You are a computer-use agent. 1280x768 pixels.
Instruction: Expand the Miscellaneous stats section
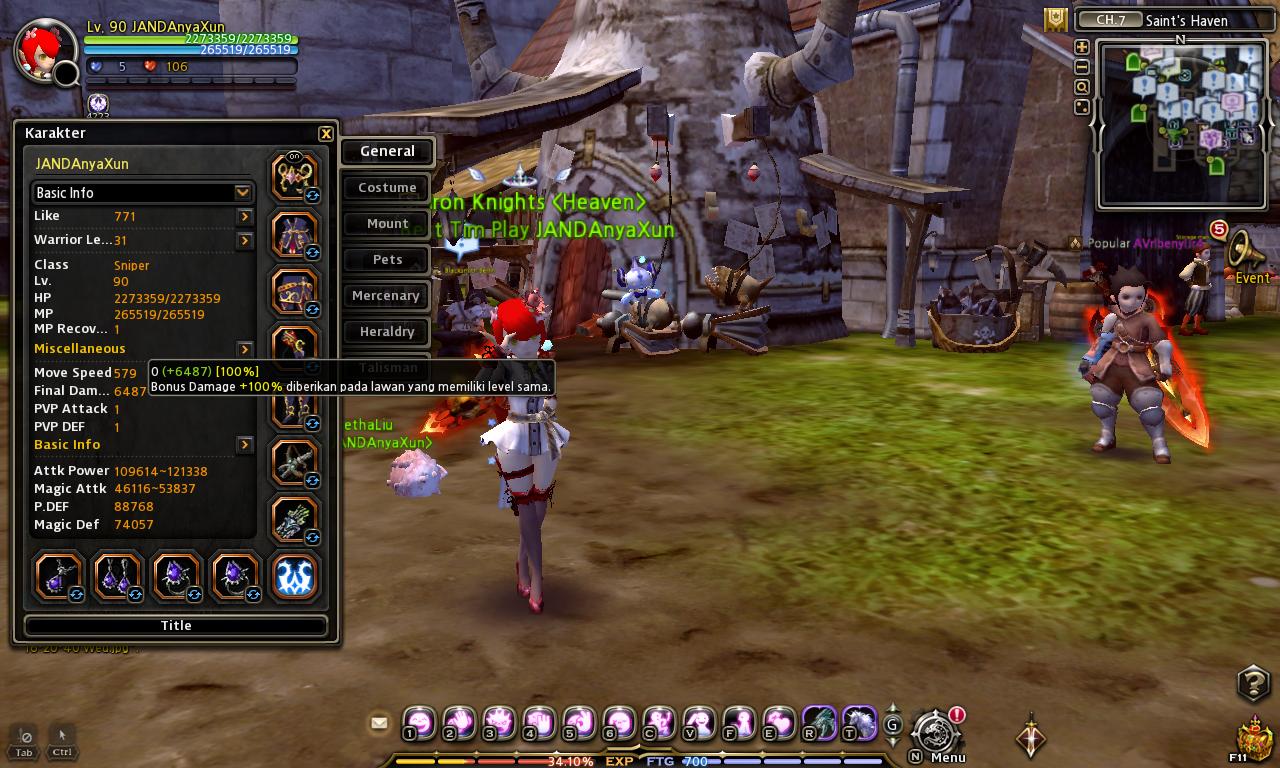pyautogui.click(x=243, y=349)
